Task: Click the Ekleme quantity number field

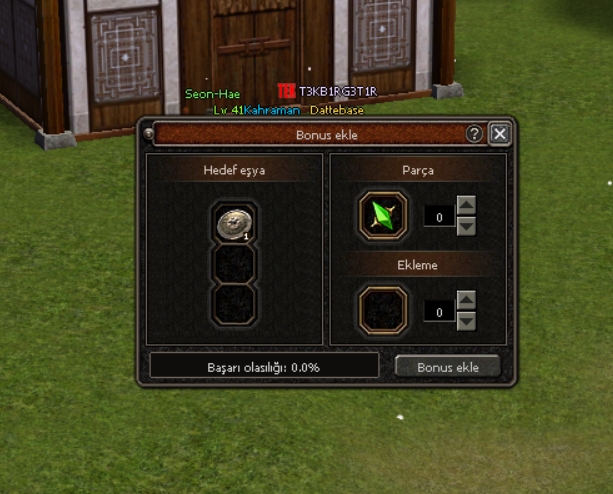Action: 439,312
